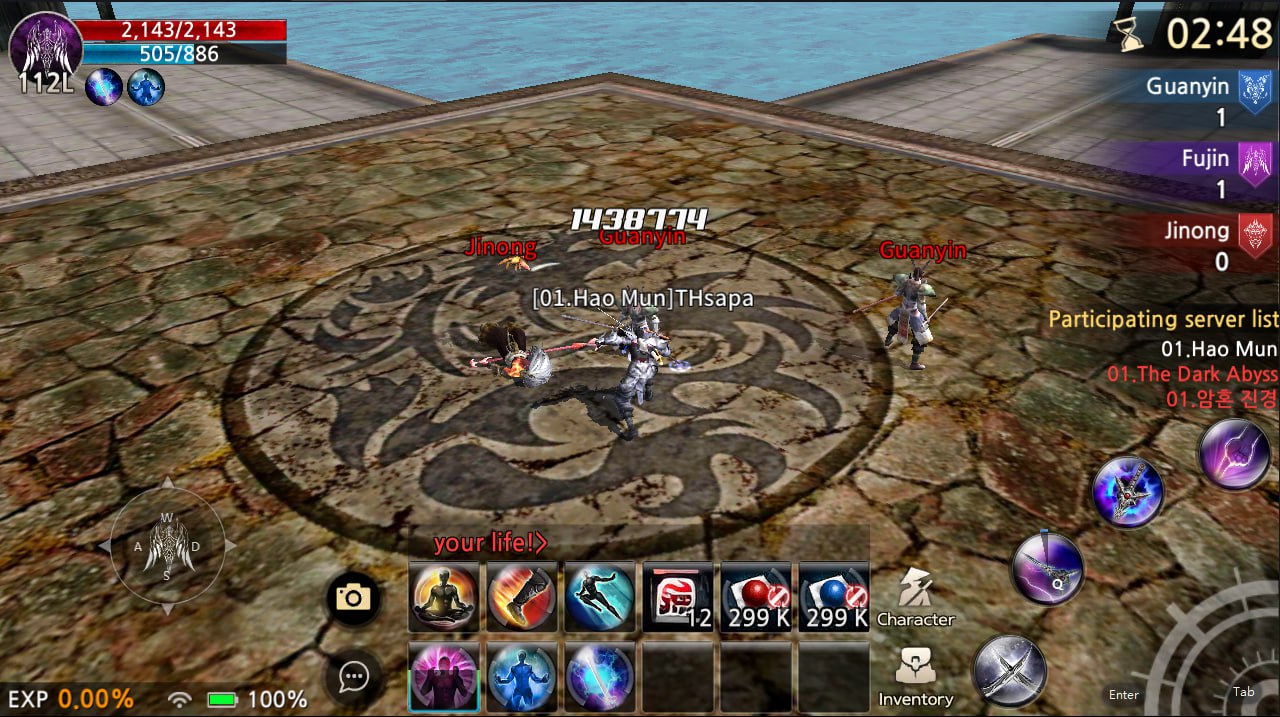Cast the purple lightning spear skill
This screenshot has height=717, width=1280.
pyautogui.click(x=1047, y=569)
